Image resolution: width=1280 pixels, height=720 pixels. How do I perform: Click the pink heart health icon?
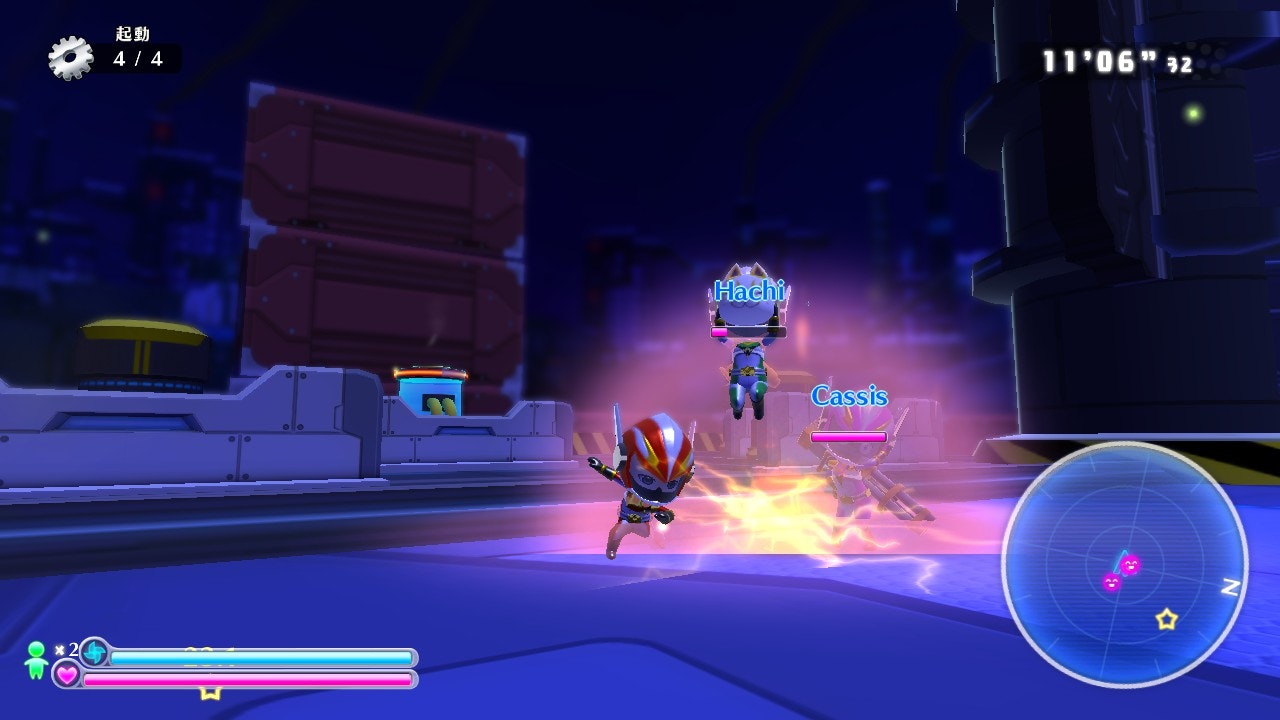tap(67, 675)
